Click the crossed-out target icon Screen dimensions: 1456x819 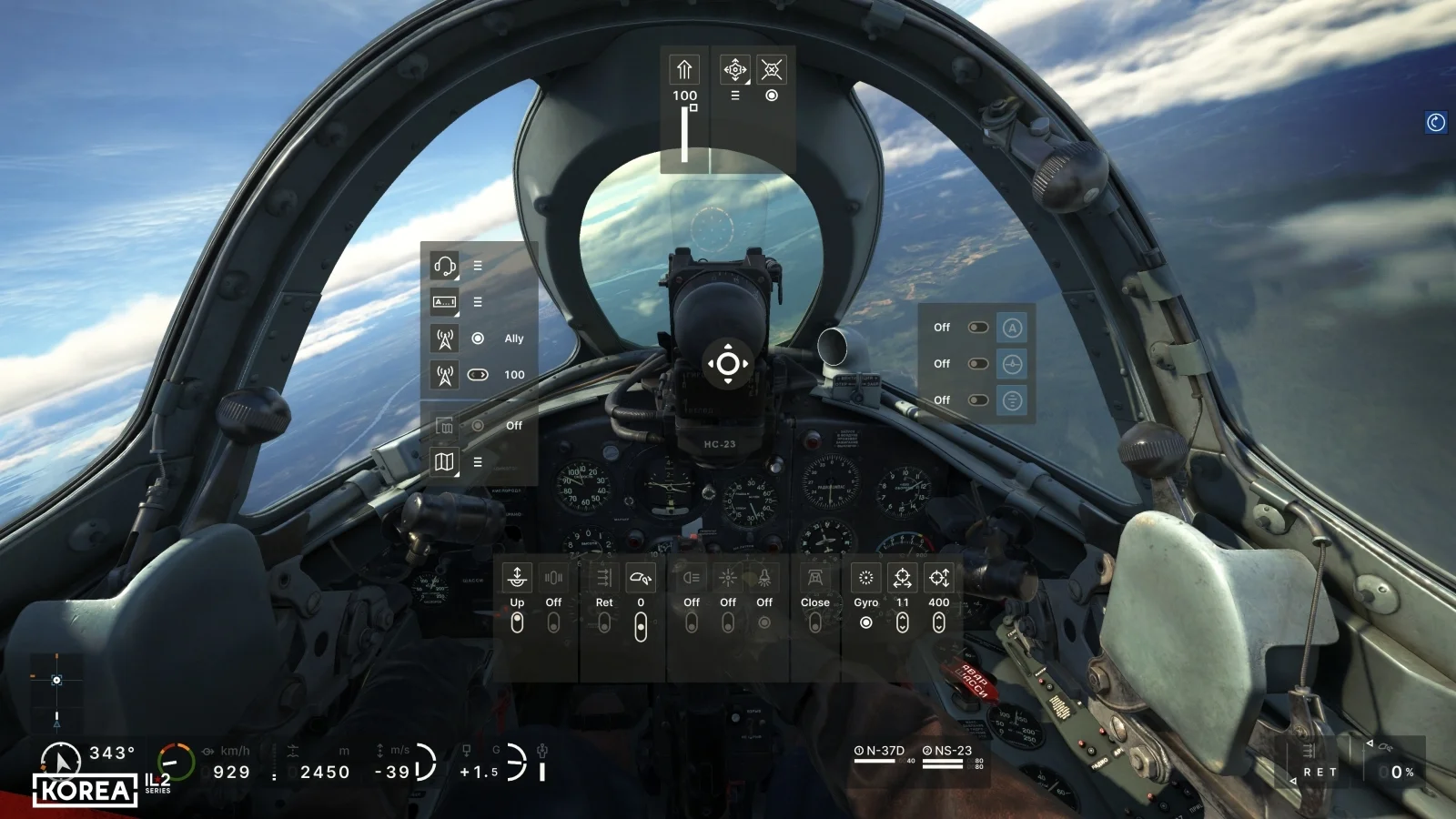pos(771,69)
